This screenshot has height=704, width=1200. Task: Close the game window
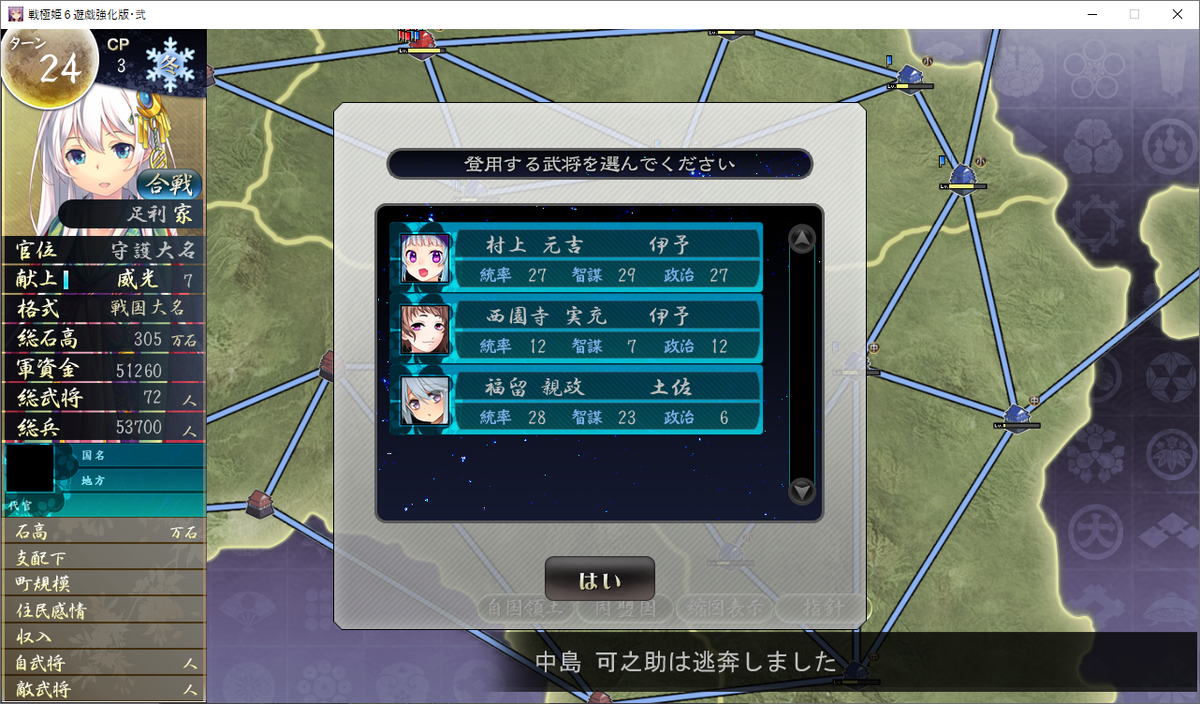(1176, 14)
